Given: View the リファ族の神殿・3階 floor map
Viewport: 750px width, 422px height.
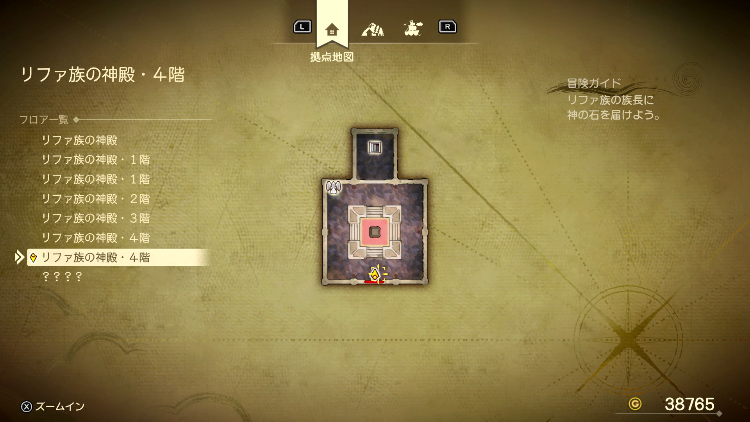Looking at the screenshot, I should point(95,218).
